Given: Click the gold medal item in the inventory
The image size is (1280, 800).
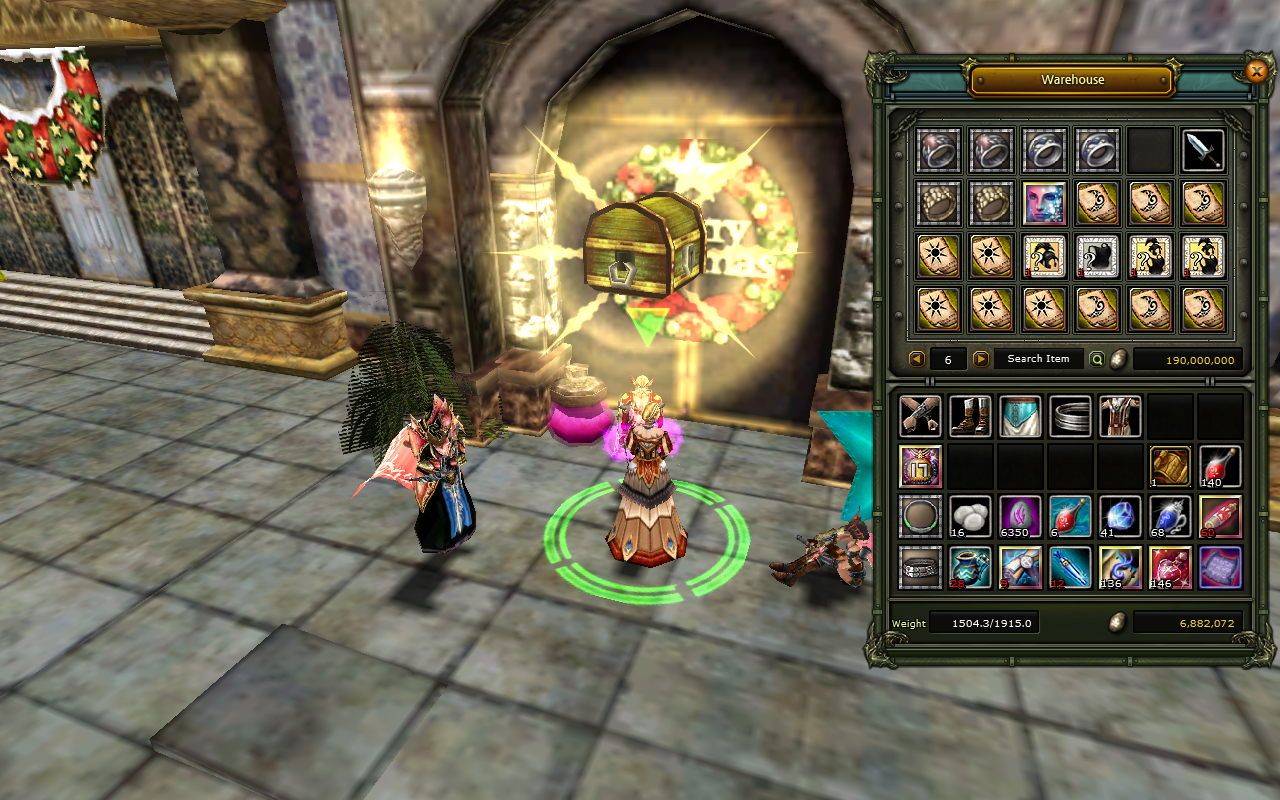Looking at the screenshot, I should click(x=920, y=466).
